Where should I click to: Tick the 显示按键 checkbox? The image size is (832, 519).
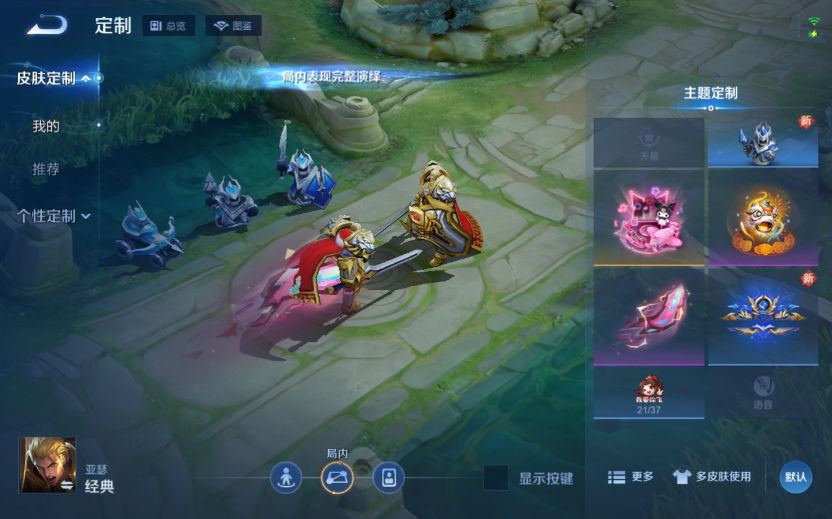[496, 478]
